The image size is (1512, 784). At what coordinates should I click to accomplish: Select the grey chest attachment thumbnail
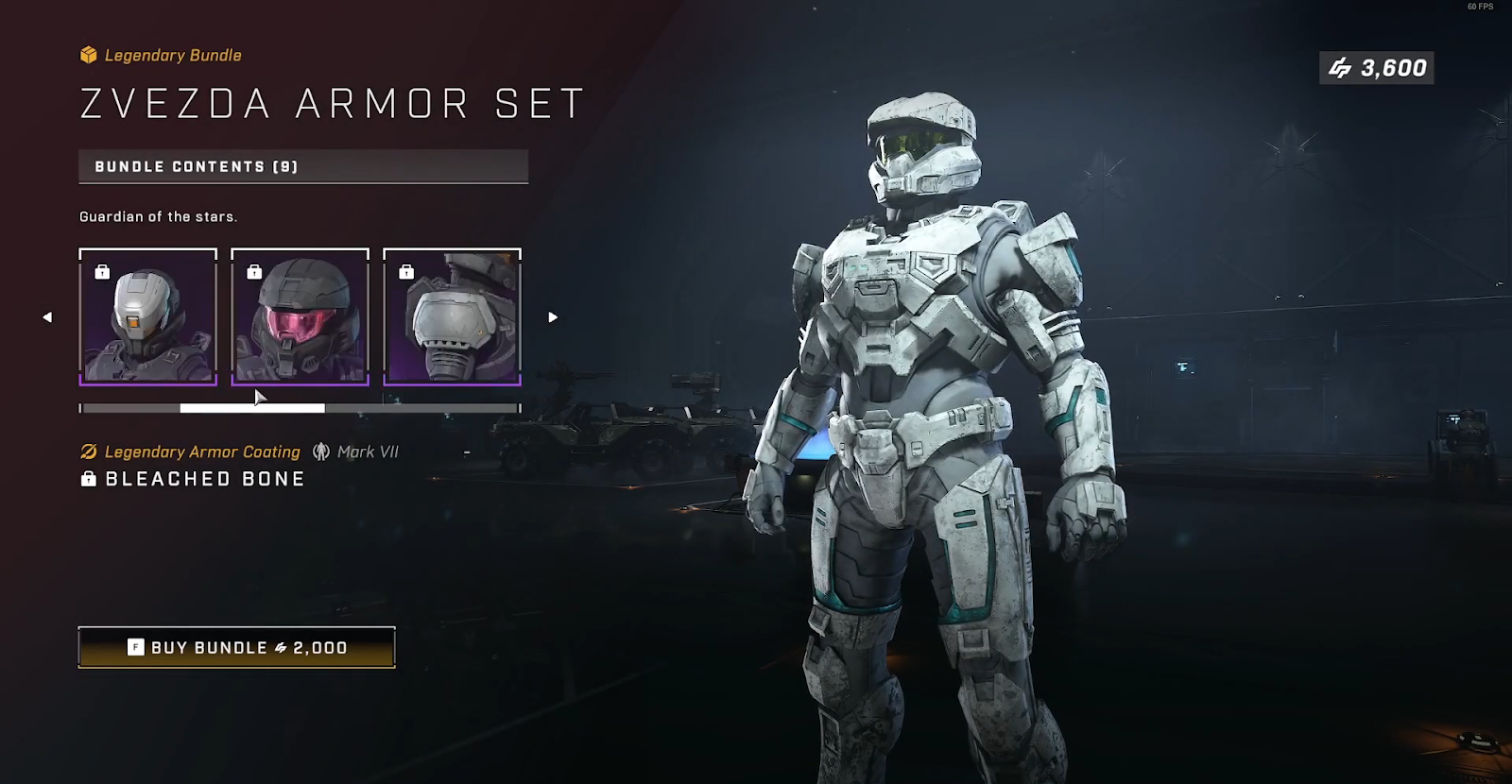point(452,317)
